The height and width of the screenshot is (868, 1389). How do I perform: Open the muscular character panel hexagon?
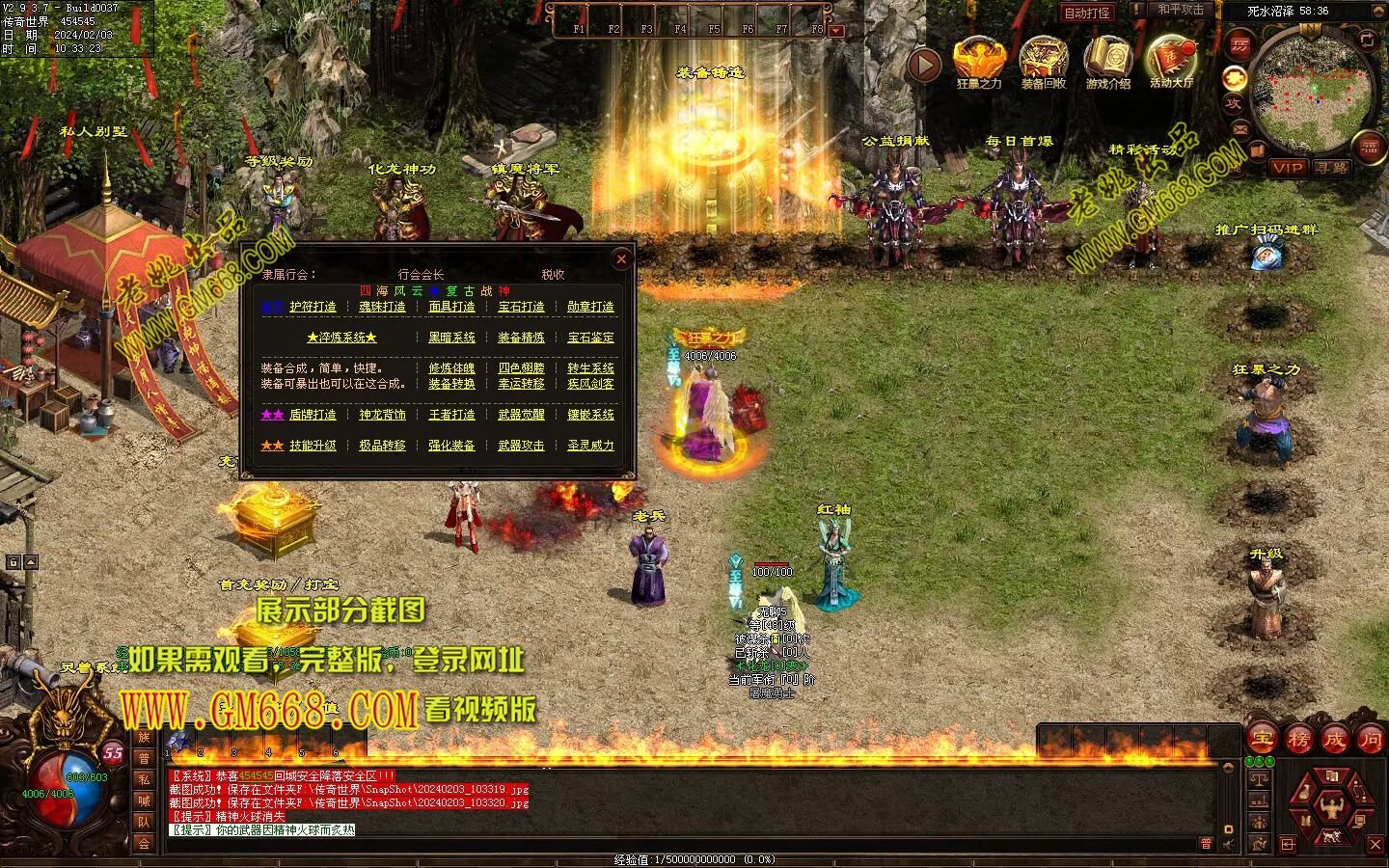tap(1333, 804)
